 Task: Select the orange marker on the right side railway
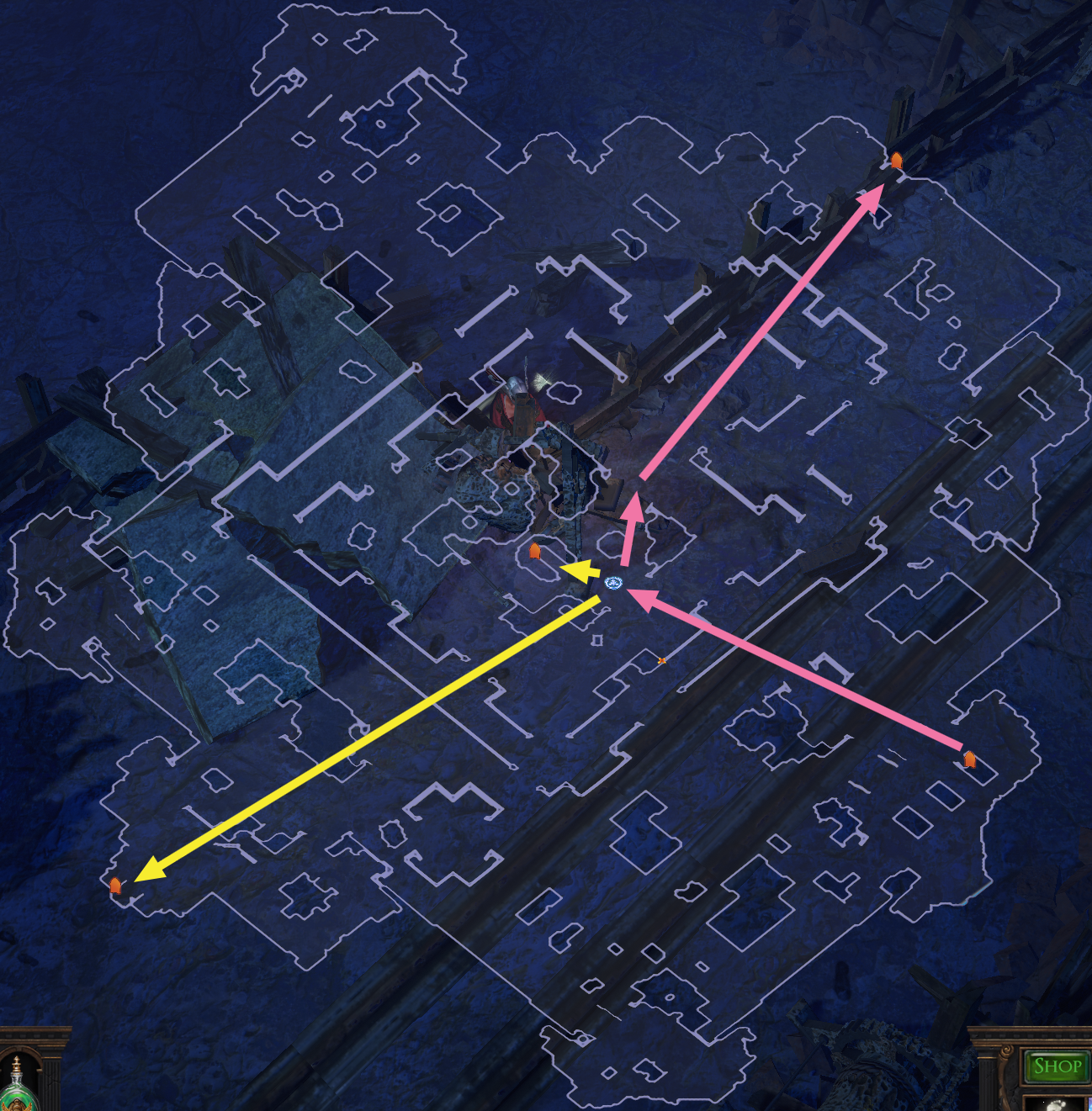pos(969,759)
